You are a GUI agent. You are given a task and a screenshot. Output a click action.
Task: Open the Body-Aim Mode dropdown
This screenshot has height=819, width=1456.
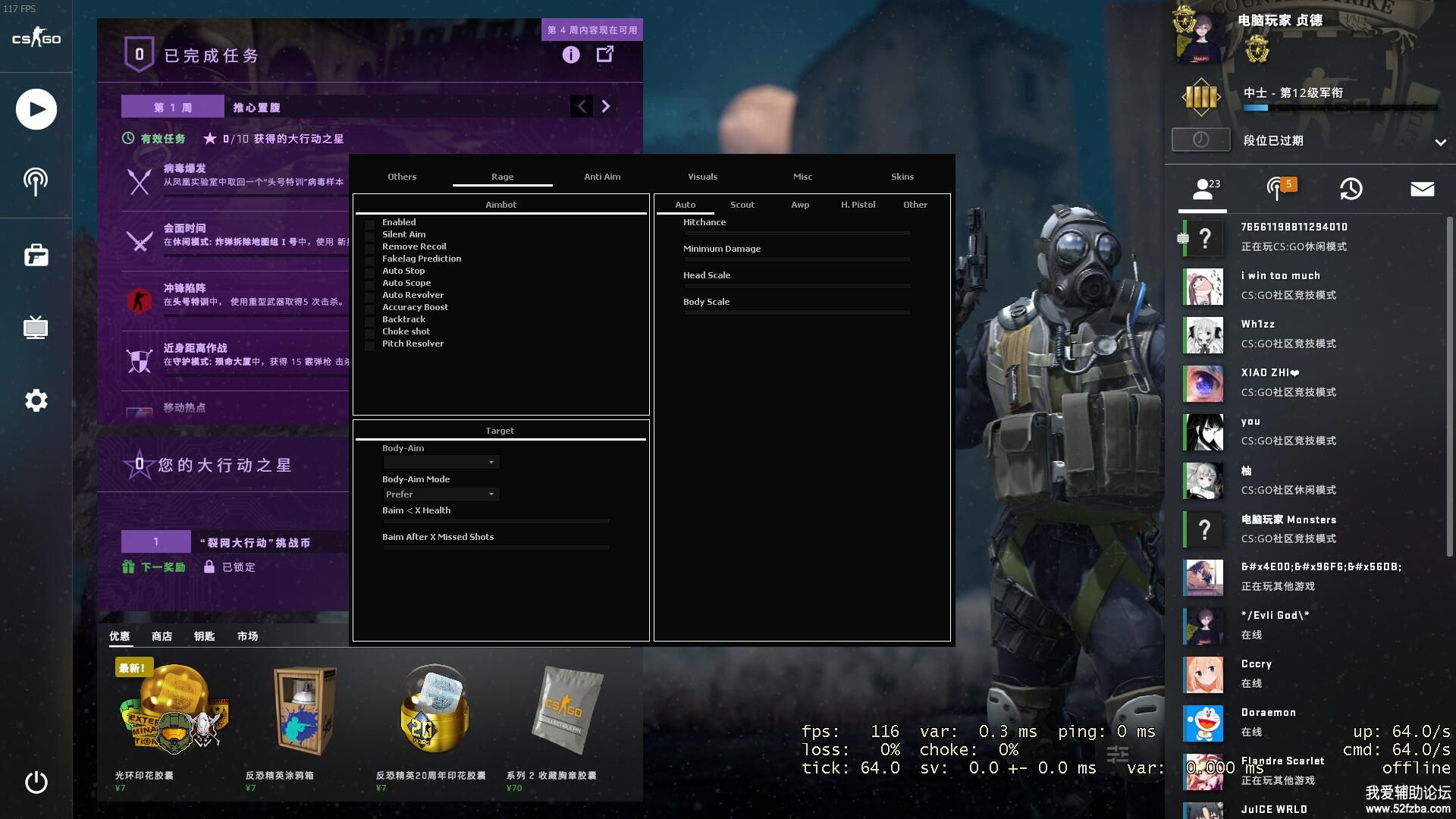[x=441, y=494]
